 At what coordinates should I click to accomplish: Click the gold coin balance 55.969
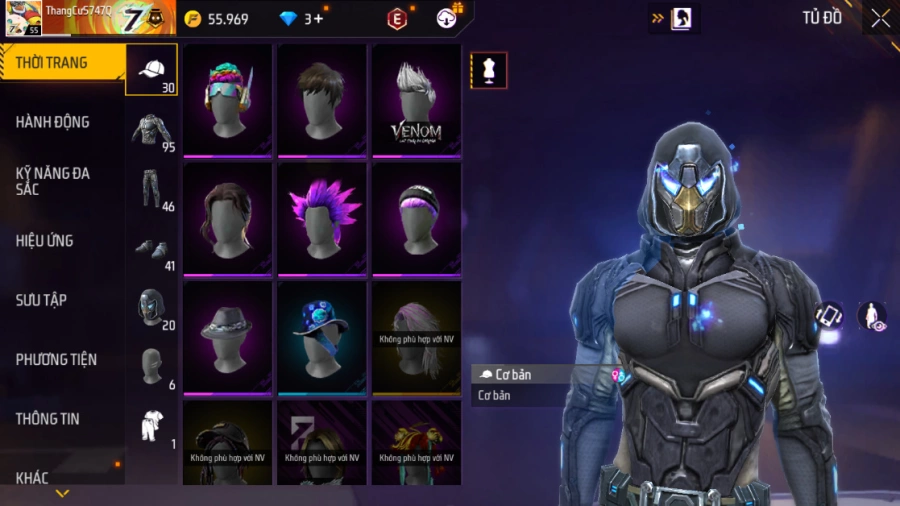click(218, 18)
